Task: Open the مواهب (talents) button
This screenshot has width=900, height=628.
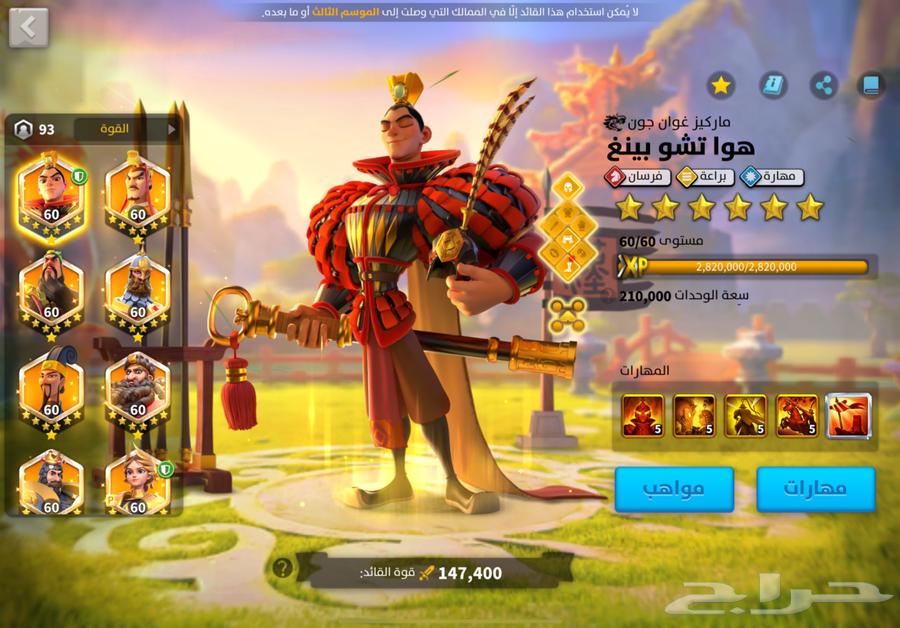Action: [673, 489]
